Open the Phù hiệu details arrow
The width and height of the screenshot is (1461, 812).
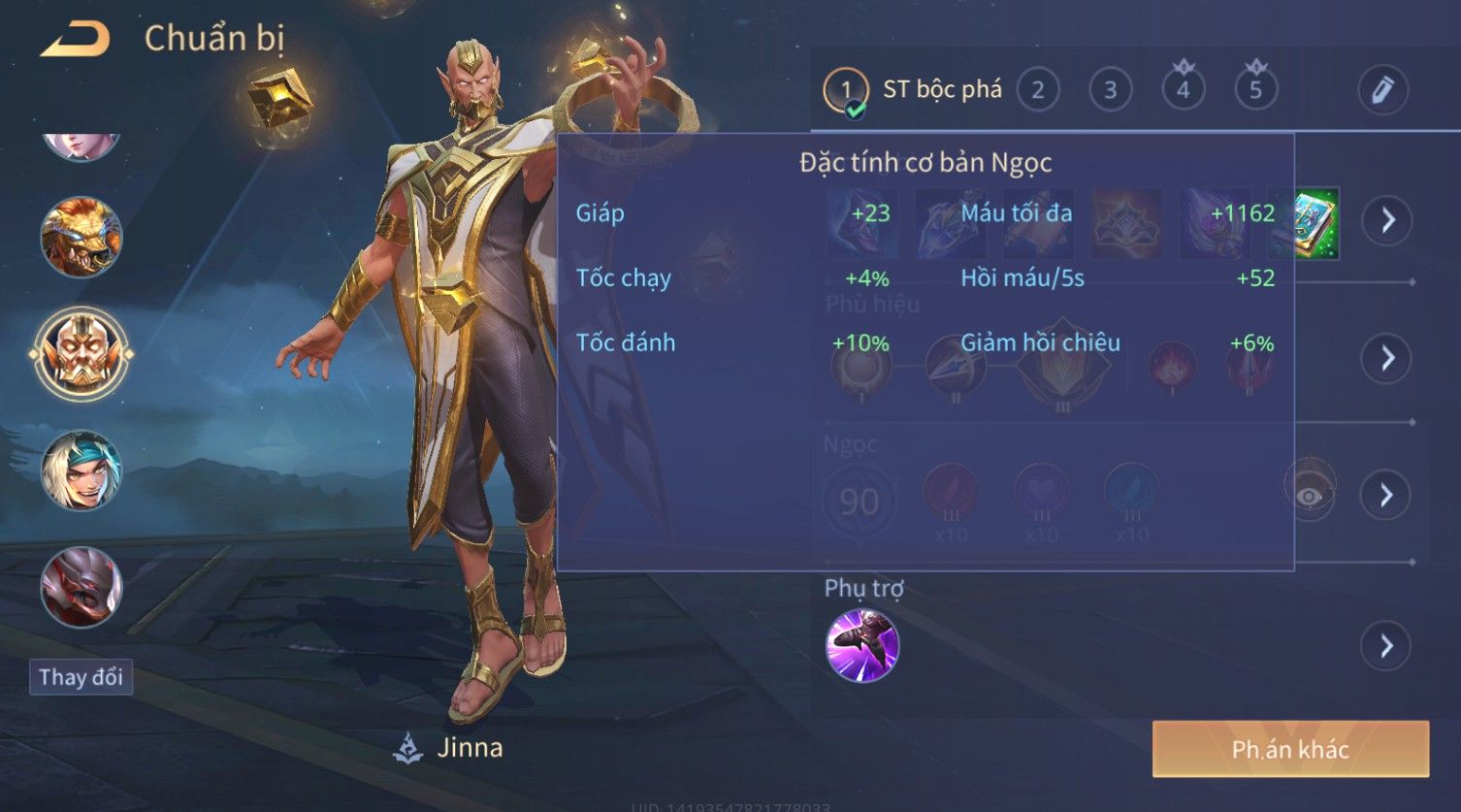[1387, 358]
